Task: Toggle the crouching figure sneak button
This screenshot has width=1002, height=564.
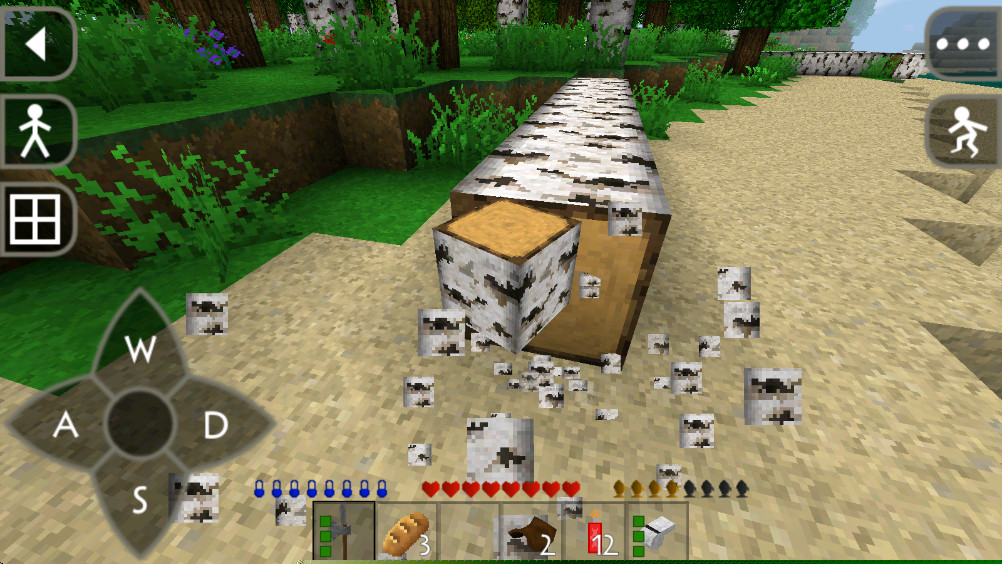Action: 964,131
